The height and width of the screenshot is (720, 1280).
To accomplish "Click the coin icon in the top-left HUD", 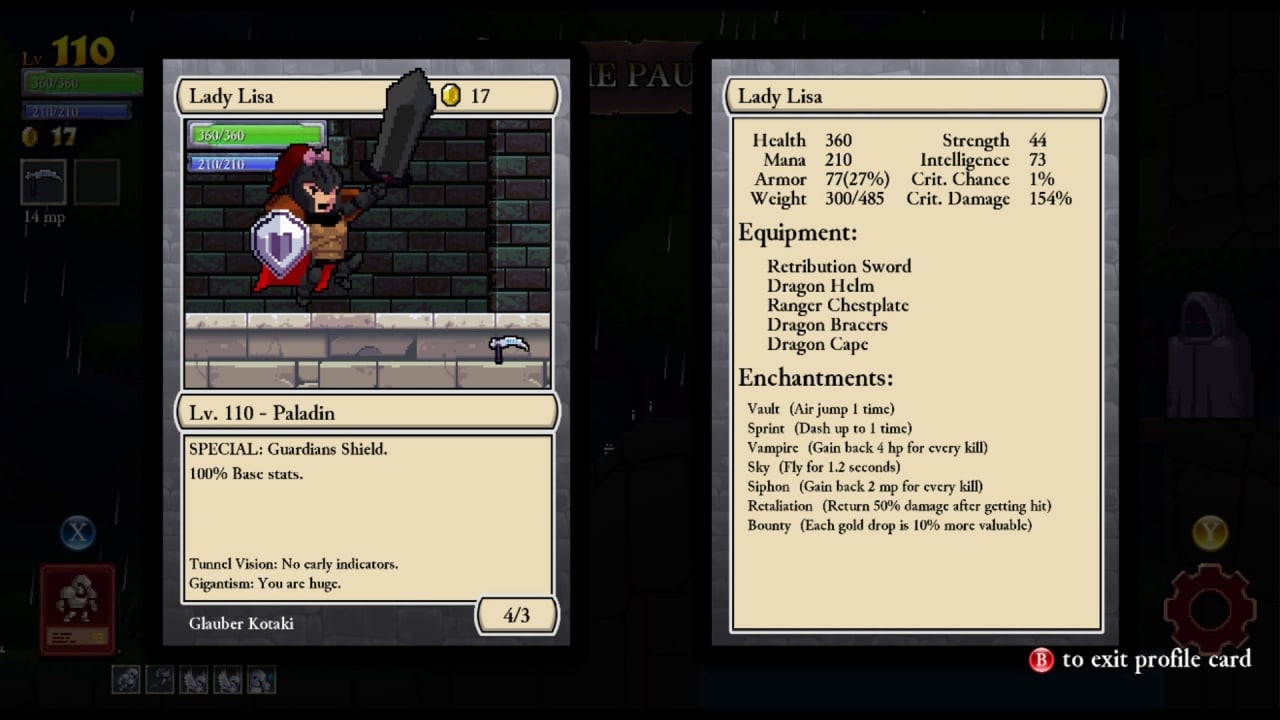I will [x=28, y=137].
